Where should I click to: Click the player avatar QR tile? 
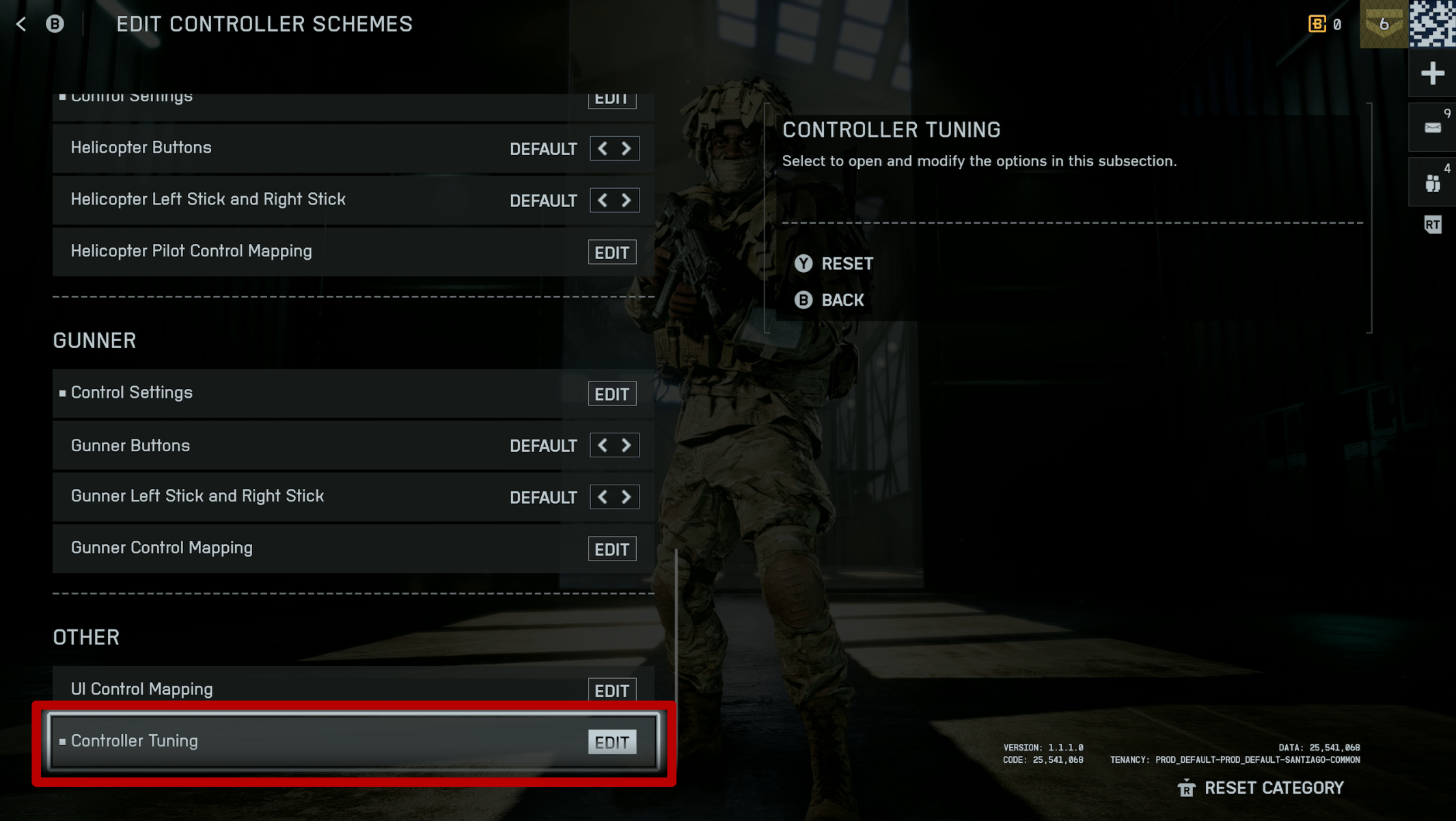(1432, 24)
